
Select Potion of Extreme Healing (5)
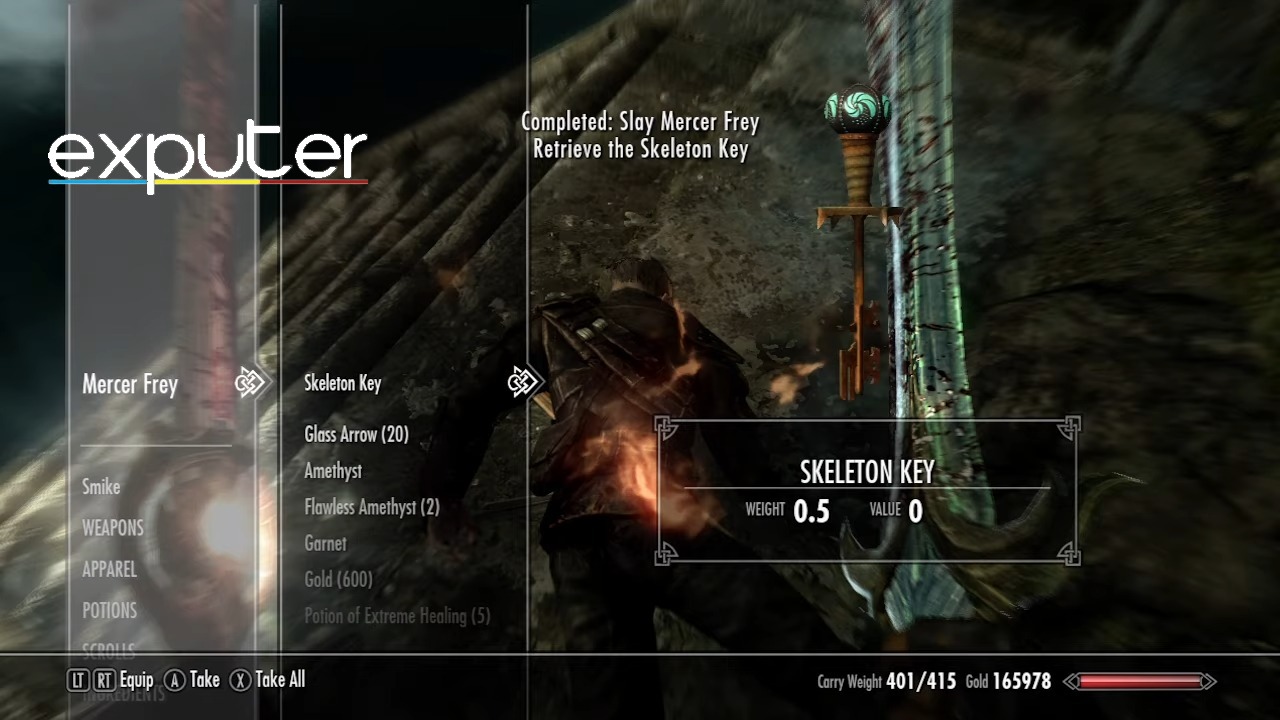point(397,616)
